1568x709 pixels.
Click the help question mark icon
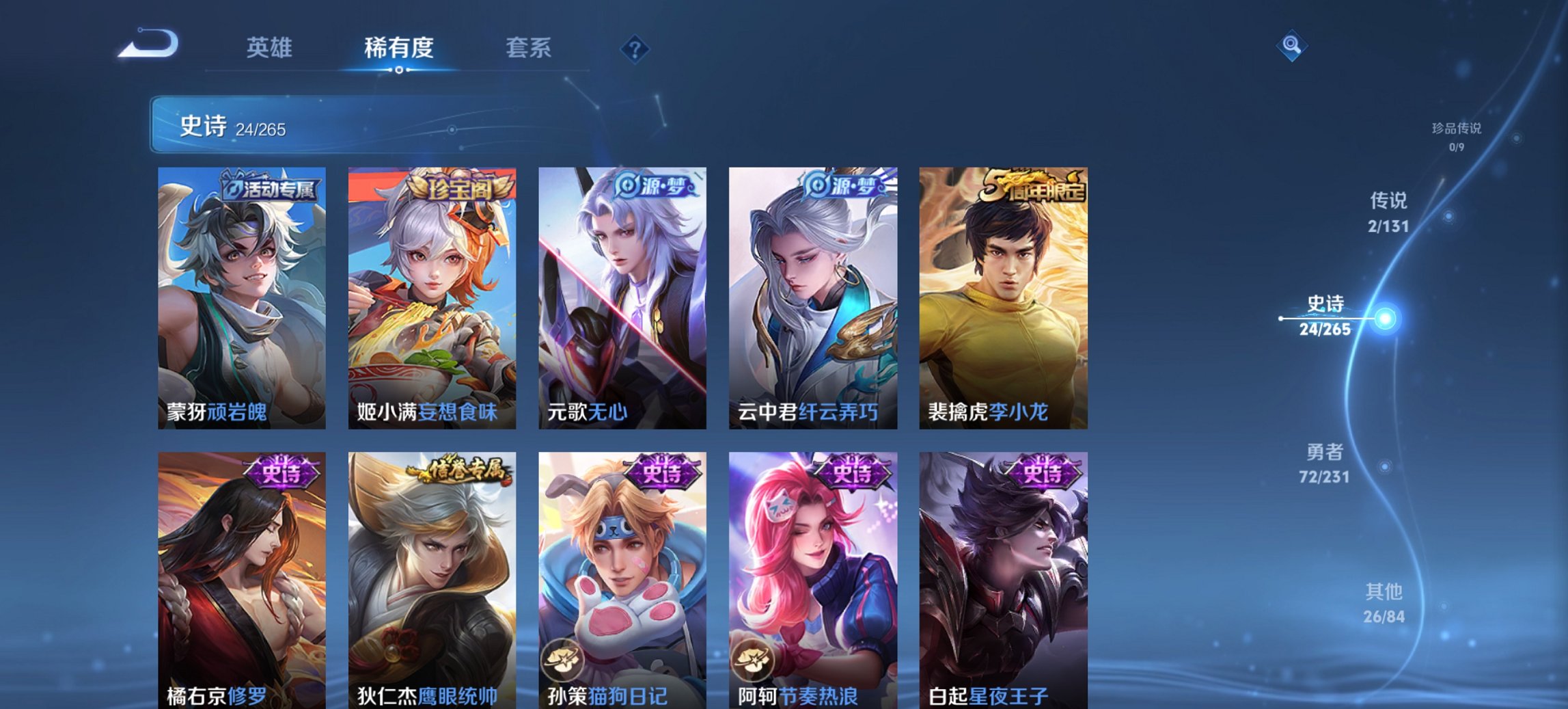pos(635,48)
